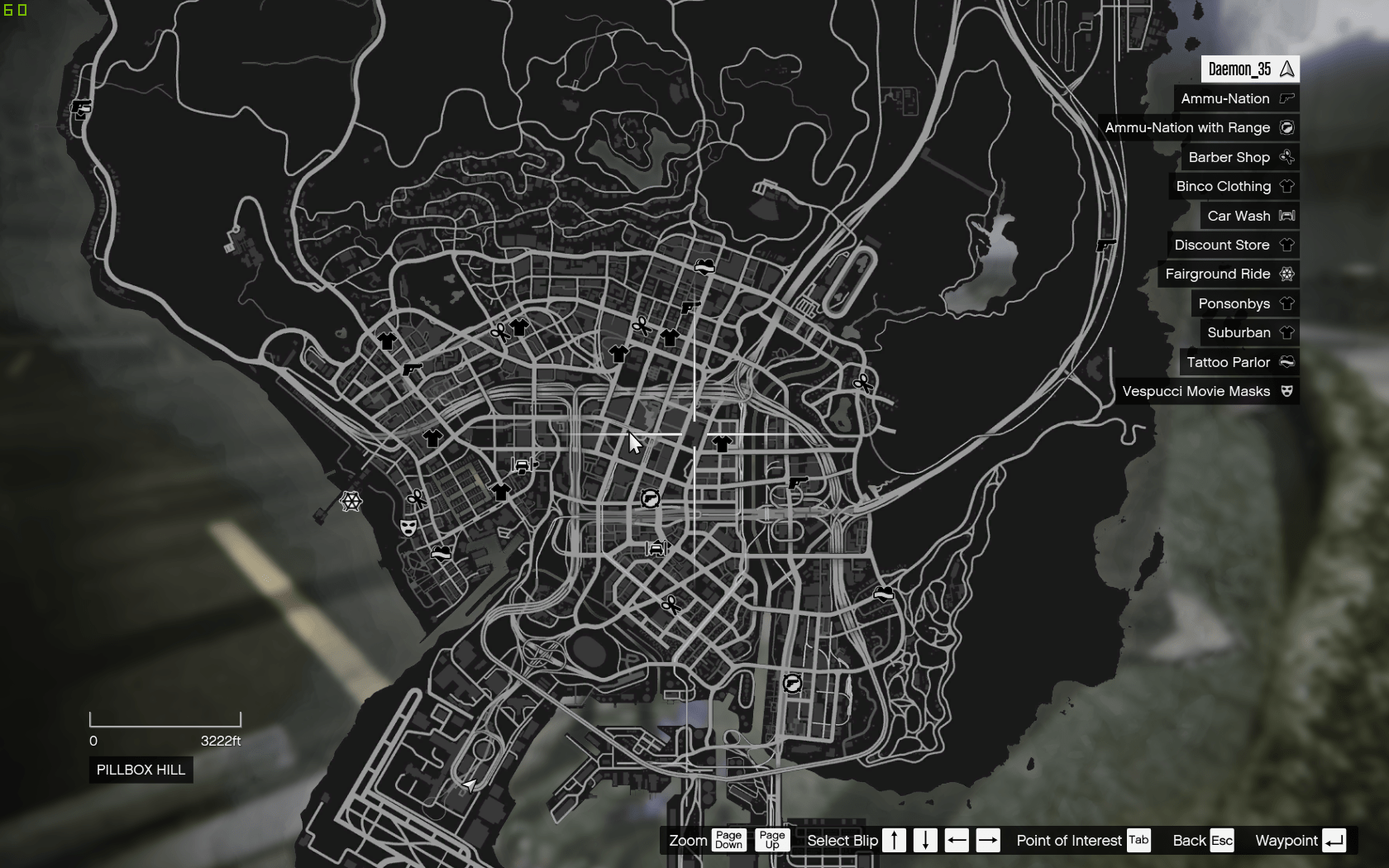Image resolution: width=1389 pixels, height=868 pixels.
Task: Click the Page Up zoom control
Action: pyautogui.click(x=771, y=840)
